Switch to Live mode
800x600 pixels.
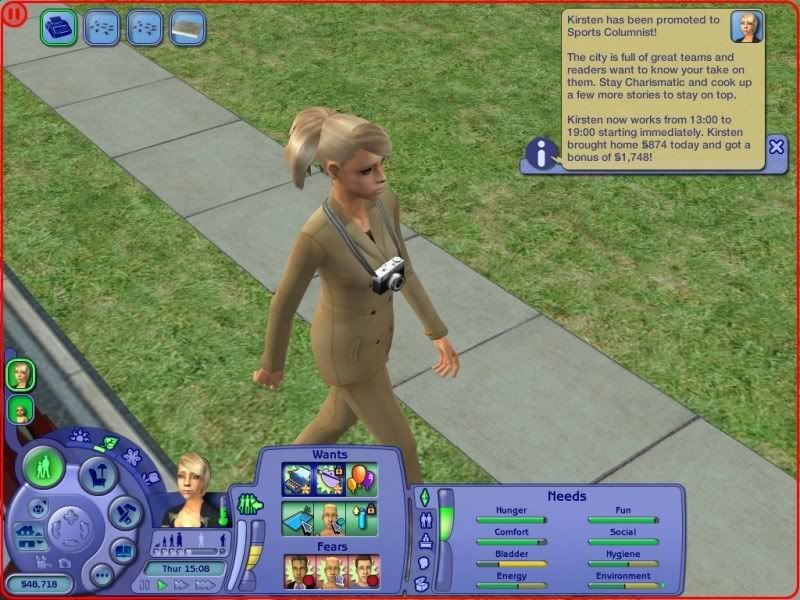45,467
